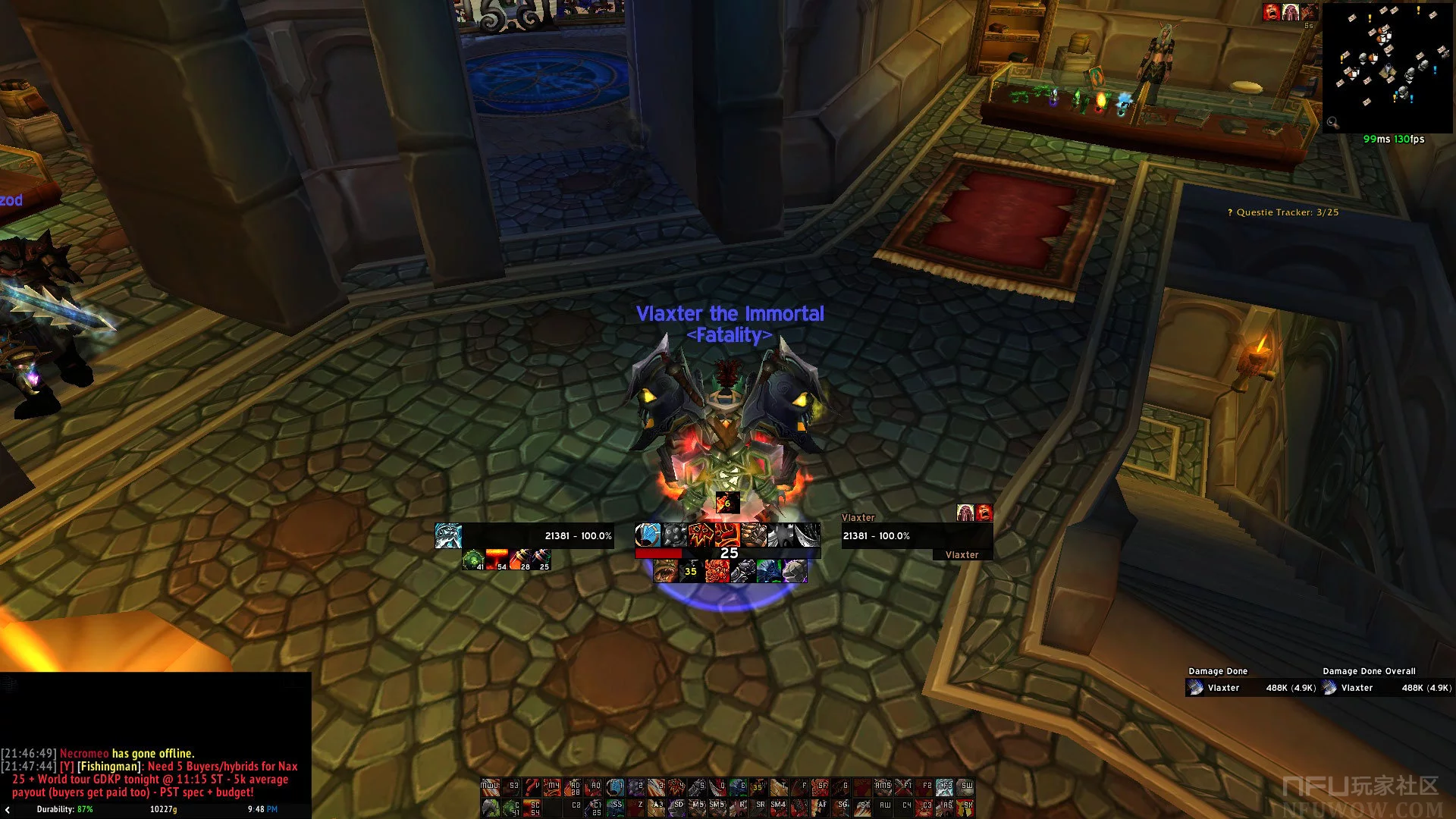
Task: Click the action slot labeled SS
Action: click(x=616, y=808)
